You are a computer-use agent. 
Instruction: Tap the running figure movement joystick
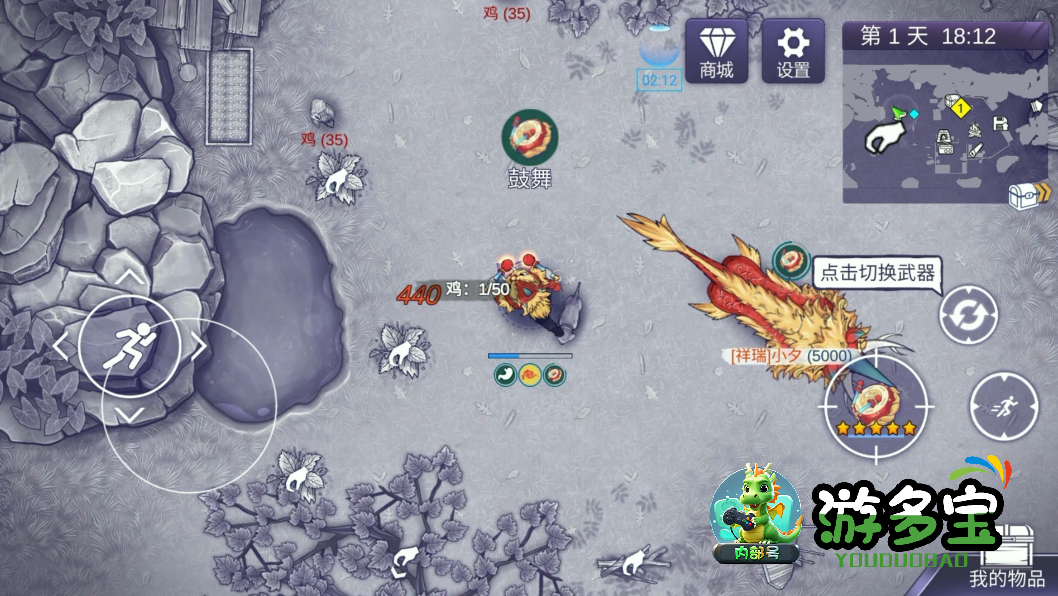(129, 343)
